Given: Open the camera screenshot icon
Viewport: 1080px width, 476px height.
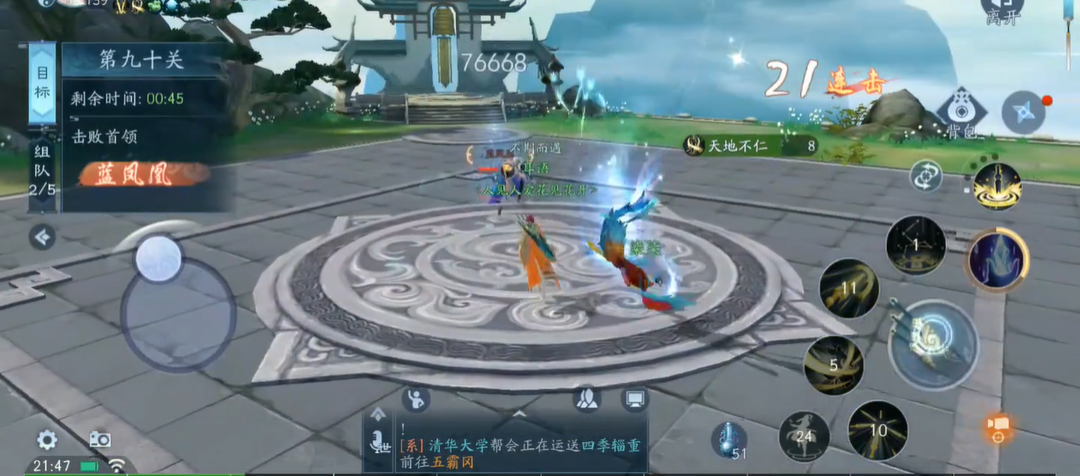Looking at the screenshot, I should pyautogui.click(x=99, y=439).
